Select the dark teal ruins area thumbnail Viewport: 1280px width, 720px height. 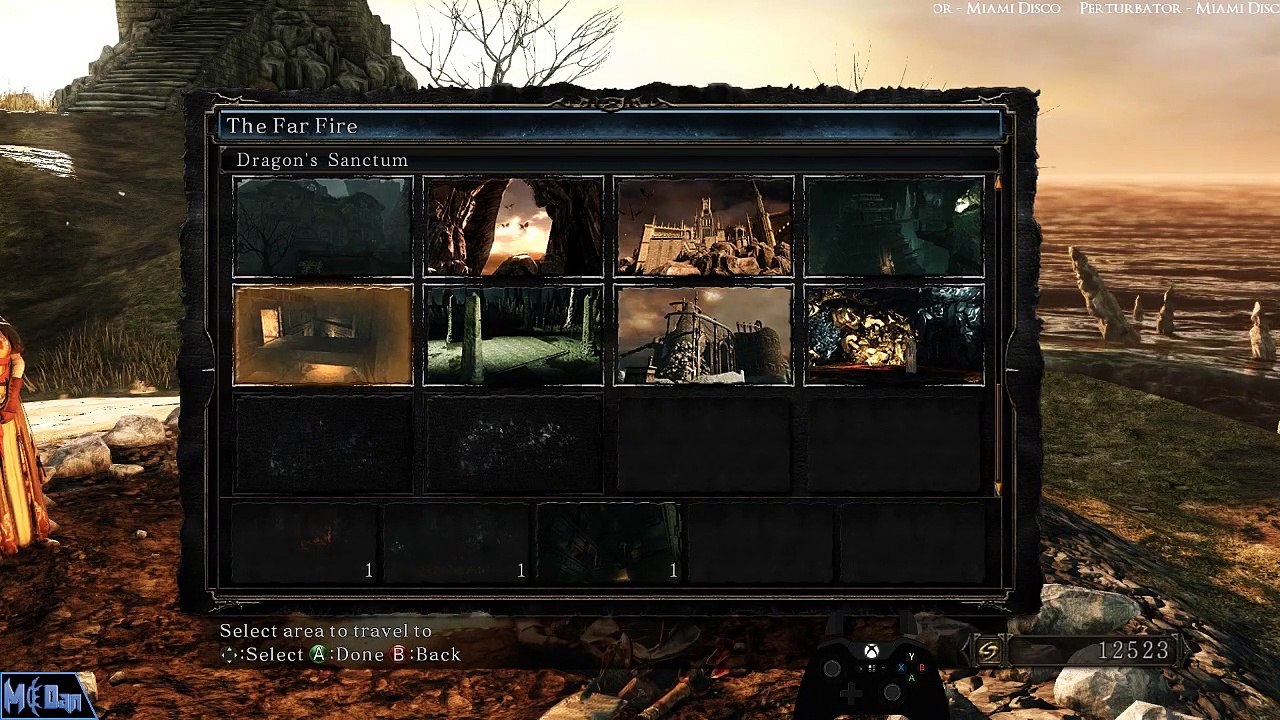(x=894, y=227)
